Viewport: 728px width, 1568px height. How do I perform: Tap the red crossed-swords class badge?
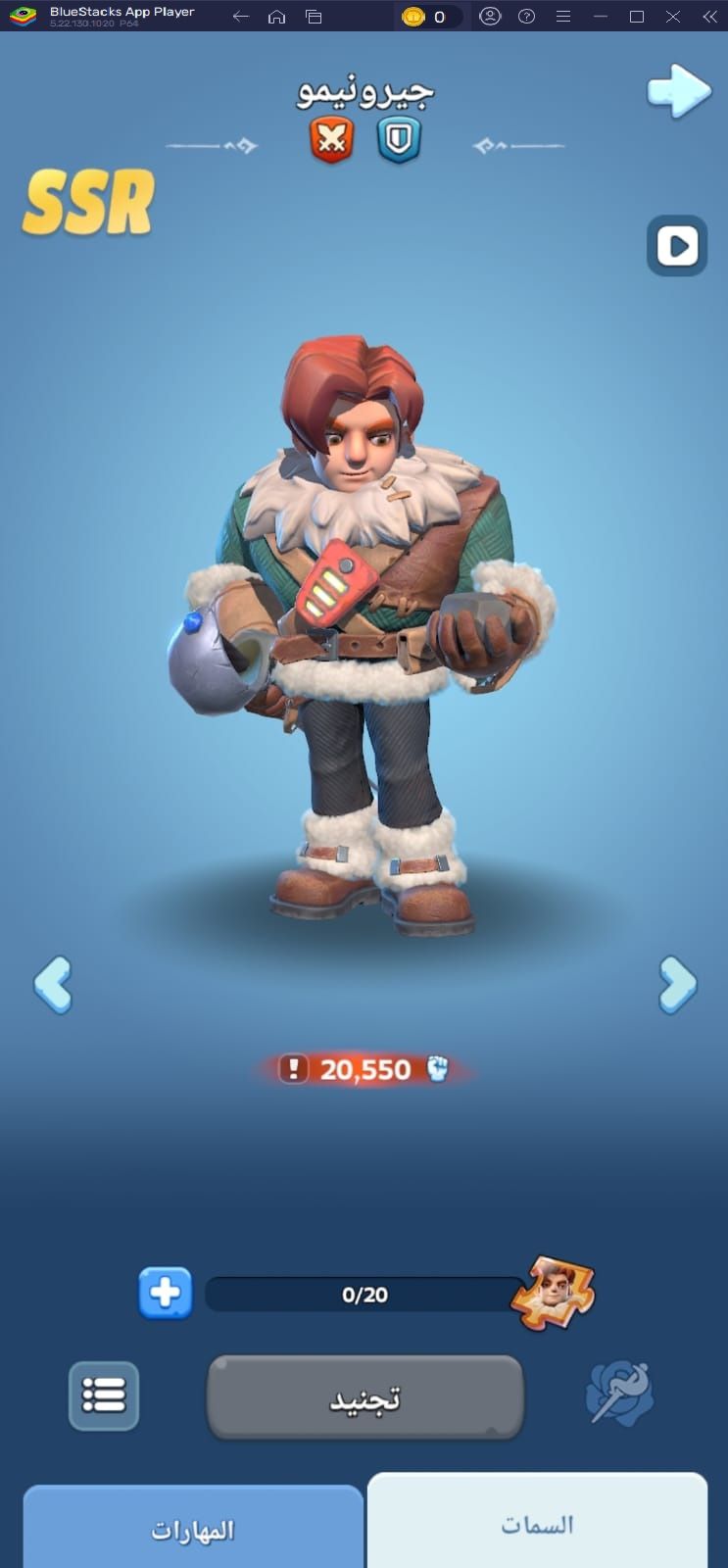tap(332, 140)
